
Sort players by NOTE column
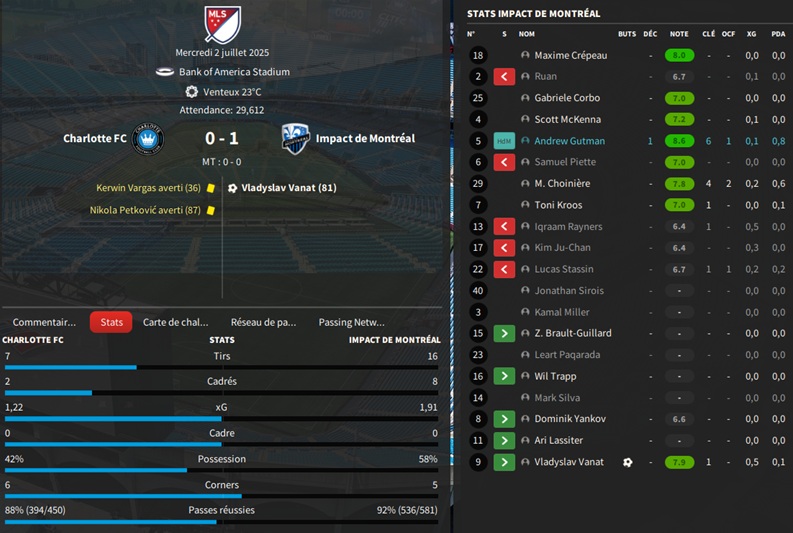679,34
